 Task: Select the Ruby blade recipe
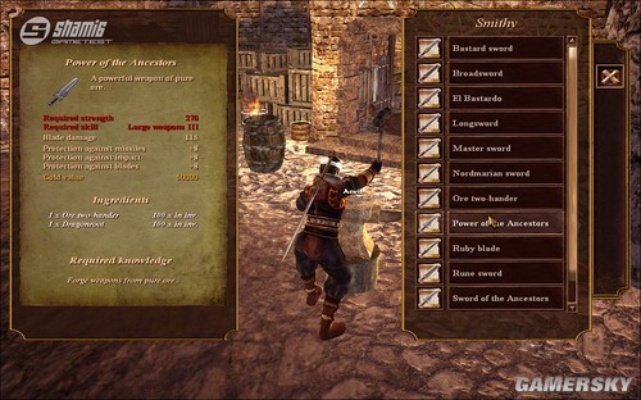[504, 248]
